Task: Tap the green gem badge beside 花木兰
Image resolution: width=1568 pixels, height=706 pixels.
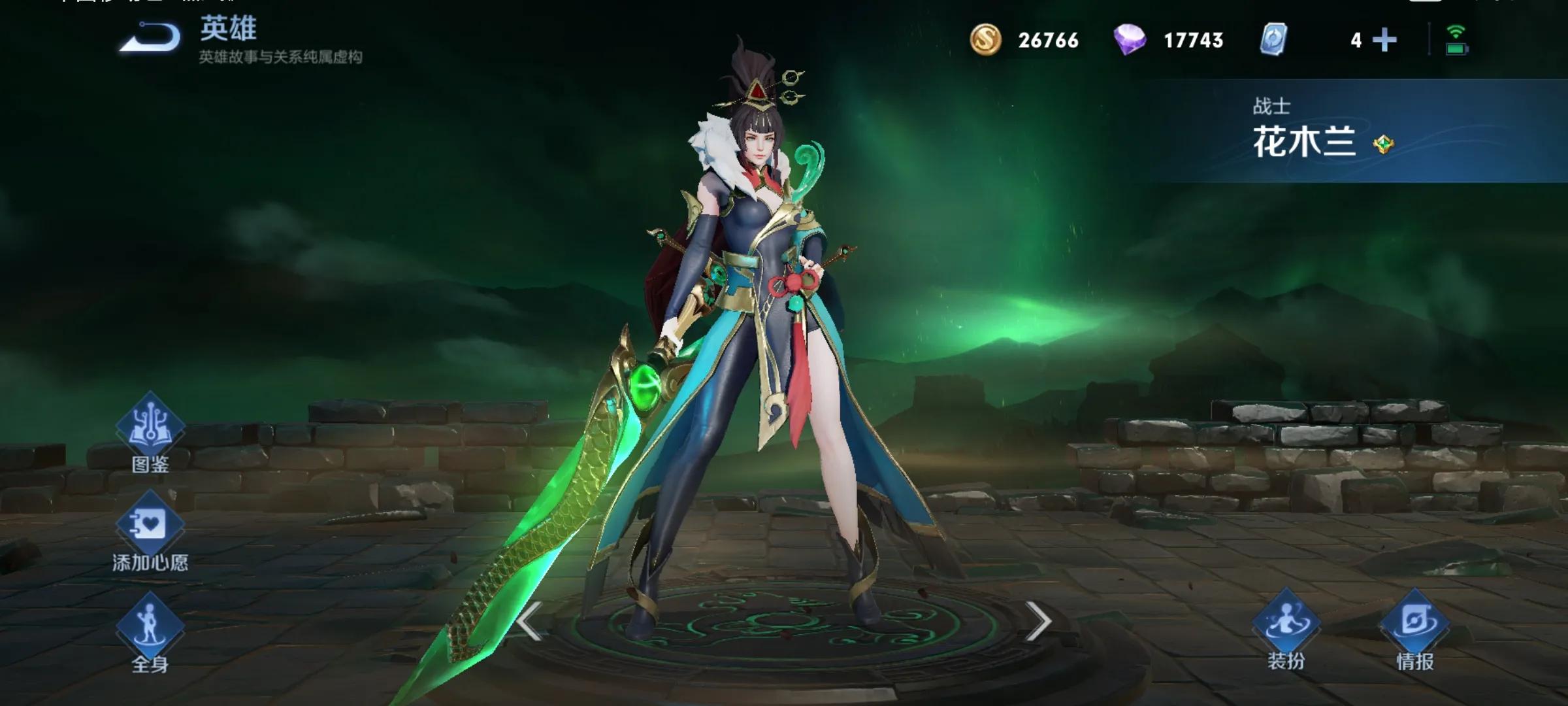Action: (1383, 144)
